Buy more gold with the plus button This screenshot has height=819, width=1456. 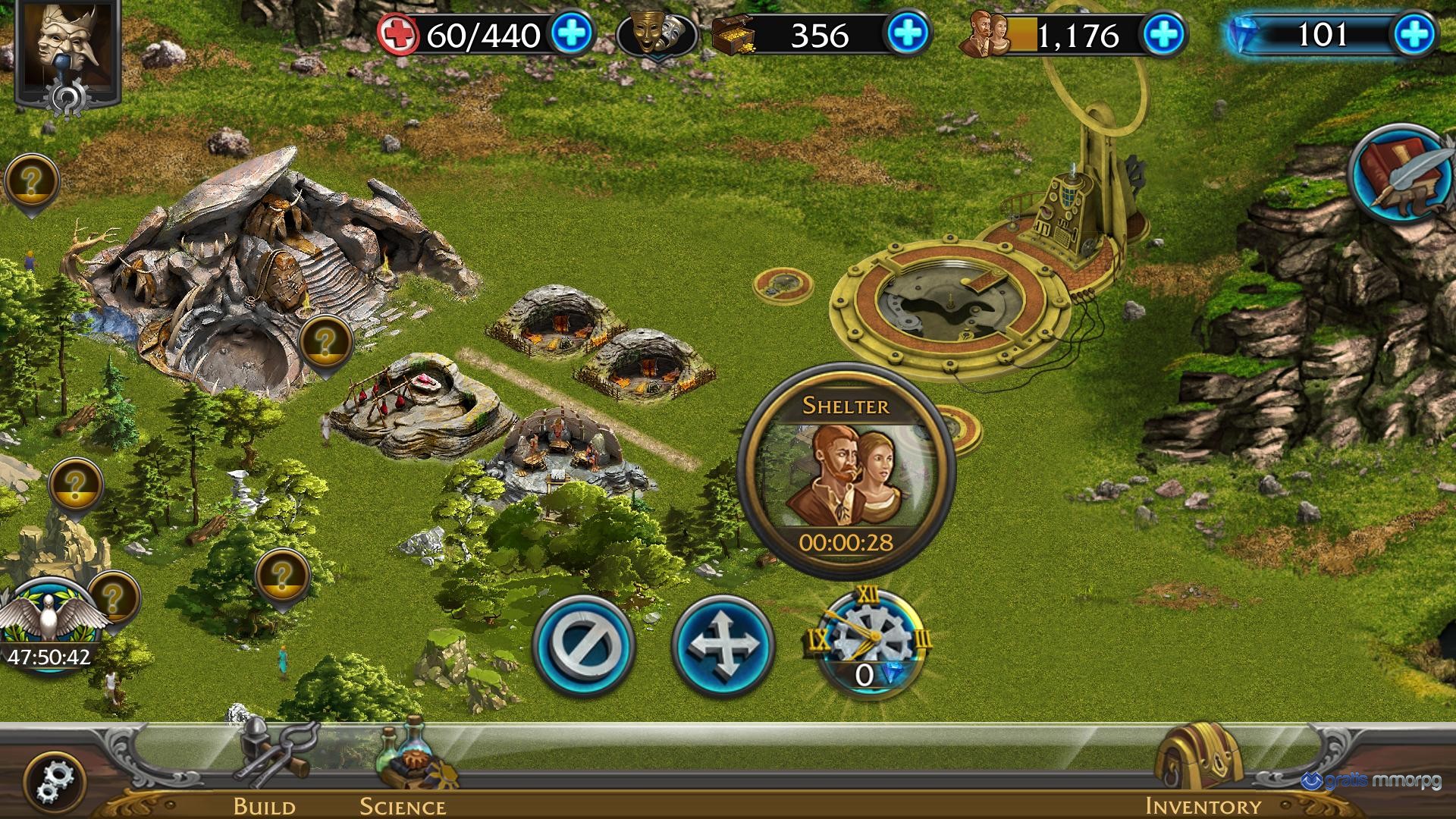pos(908,34)
